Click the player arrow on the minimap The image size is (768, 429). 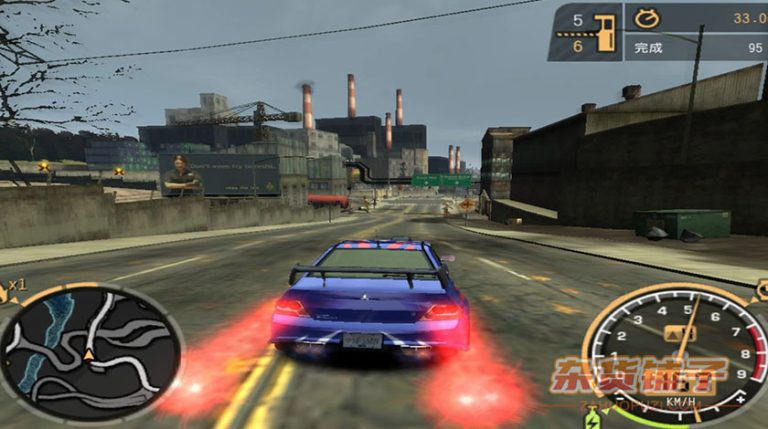click(88, 354)
